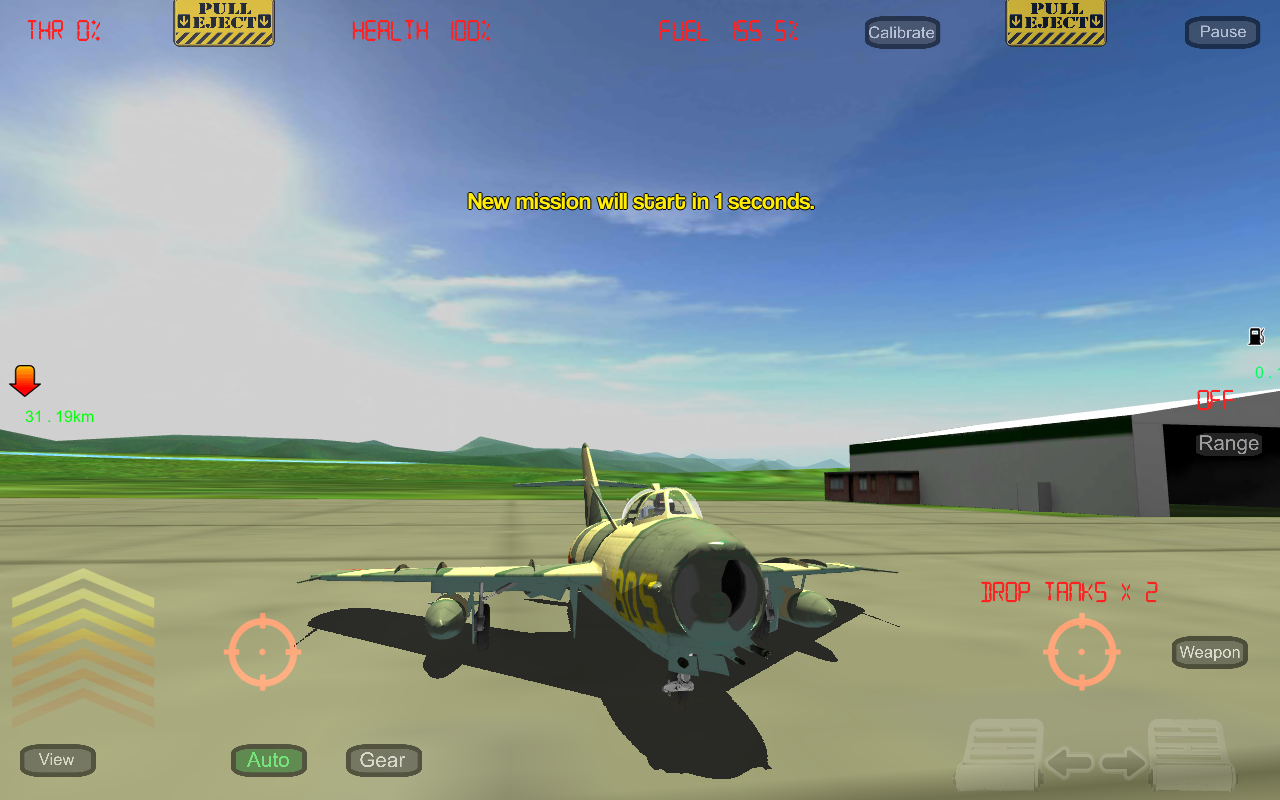Pause the mission
Viewport: 1280px width, 800px height.
[x=1221, y=31]
